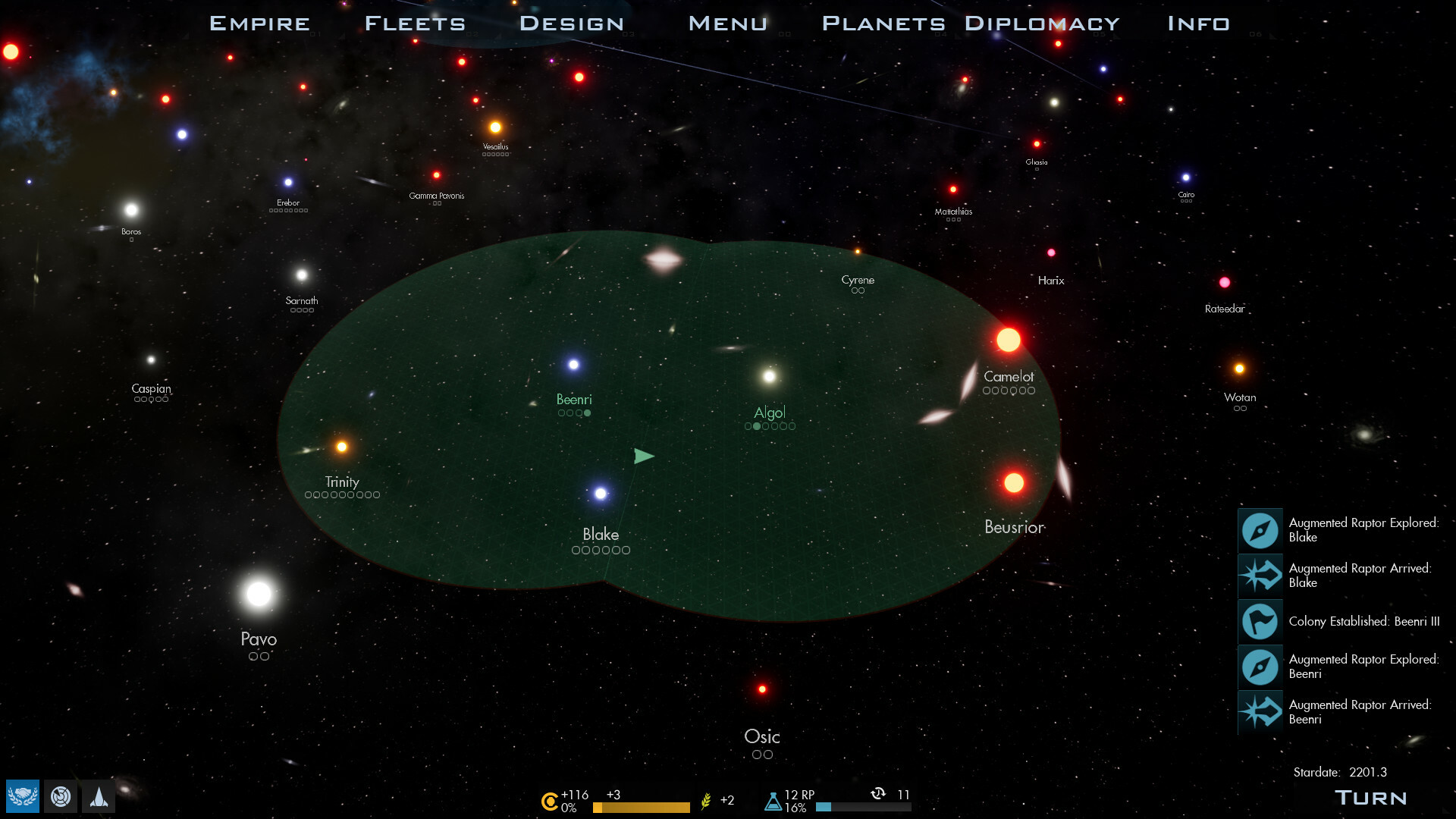The width and height of the screenshot is (1456, 819).
Task: Click the orange credits progress bar
Action: (641, 808)
